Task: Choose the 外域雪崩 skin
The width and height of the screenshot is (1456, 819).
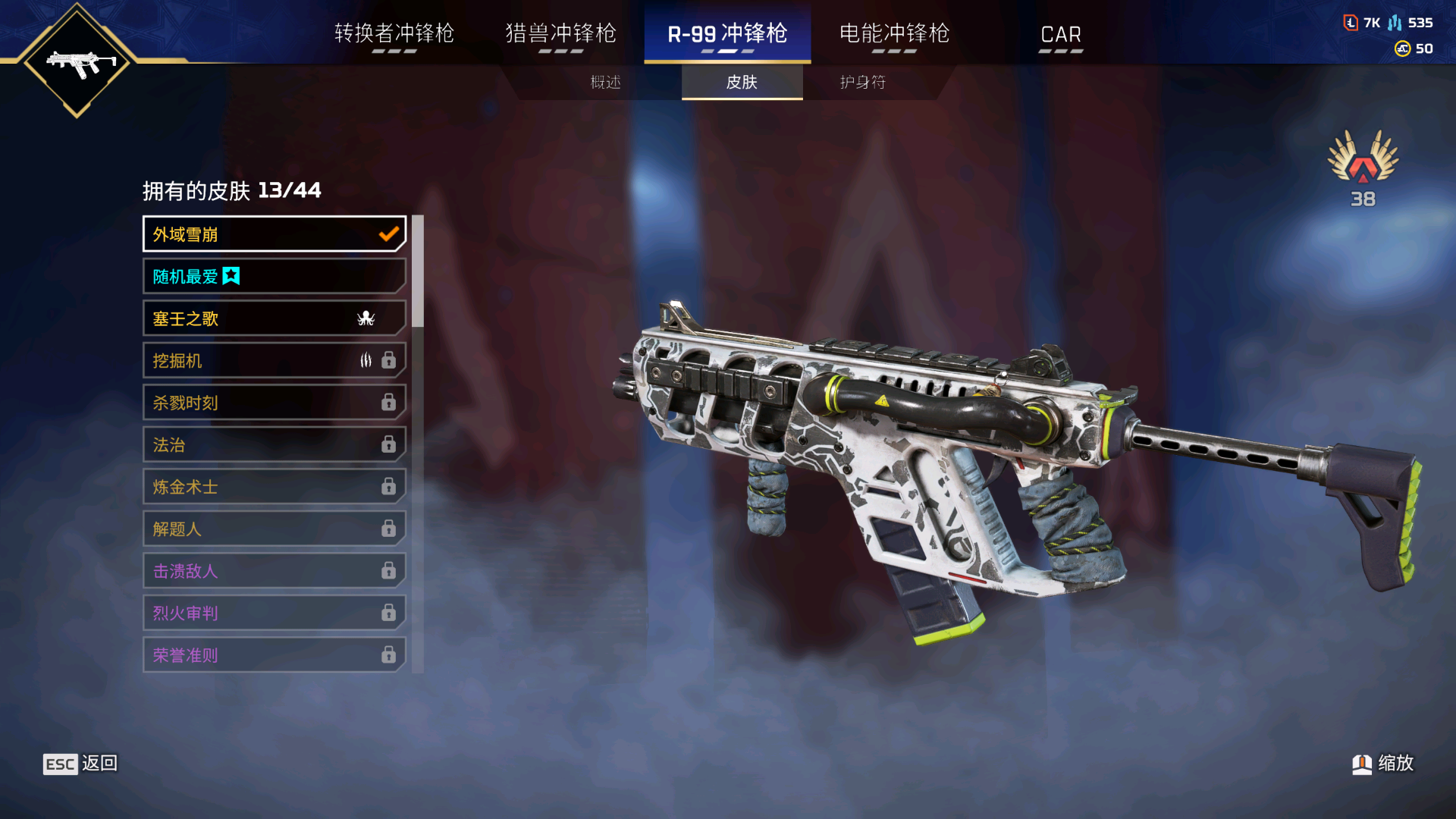Action: tap(274, 234)
